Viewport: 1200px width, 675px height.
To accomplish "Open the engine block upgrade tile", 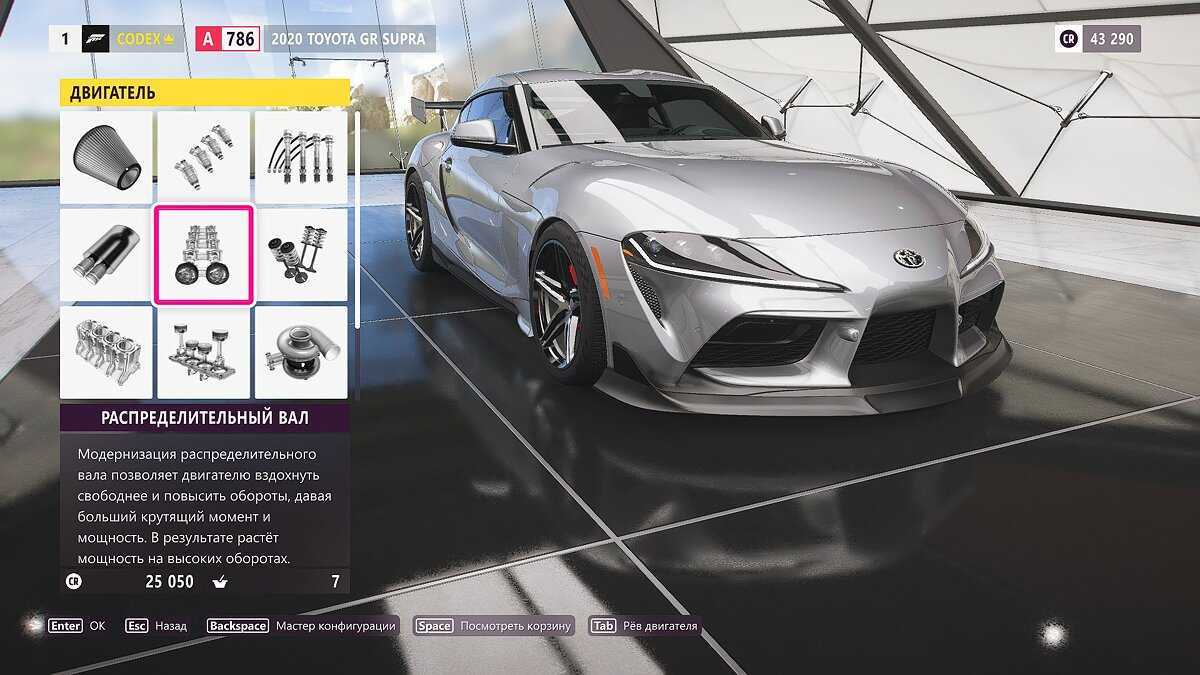I will click(x=106, y=352).
